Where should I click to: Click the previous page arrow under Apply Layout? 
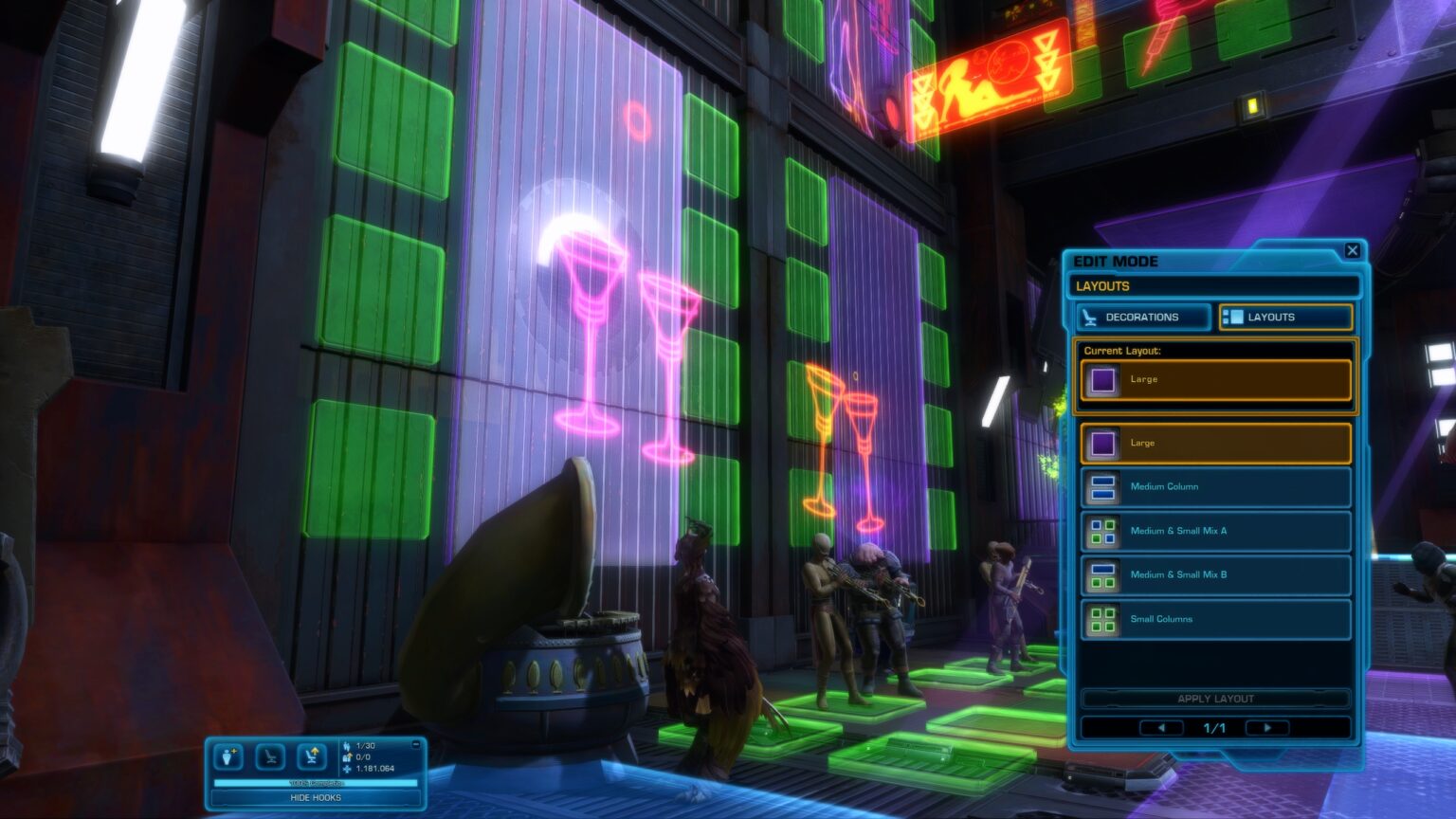[1160, 727]
